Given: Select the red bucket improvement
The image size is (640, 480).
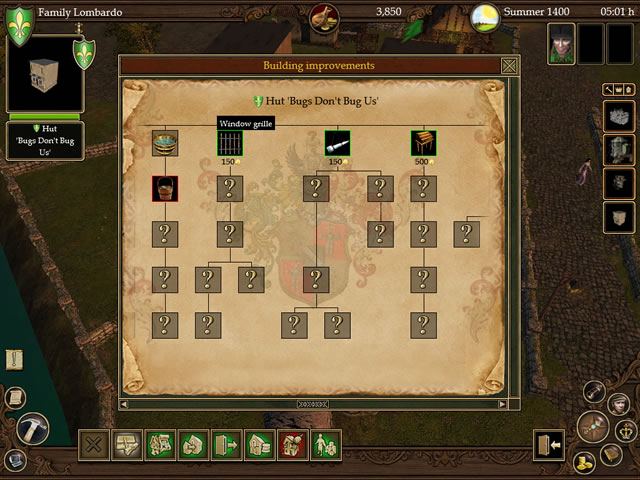Looking at the screenshot, I should (x=165, y=188).
